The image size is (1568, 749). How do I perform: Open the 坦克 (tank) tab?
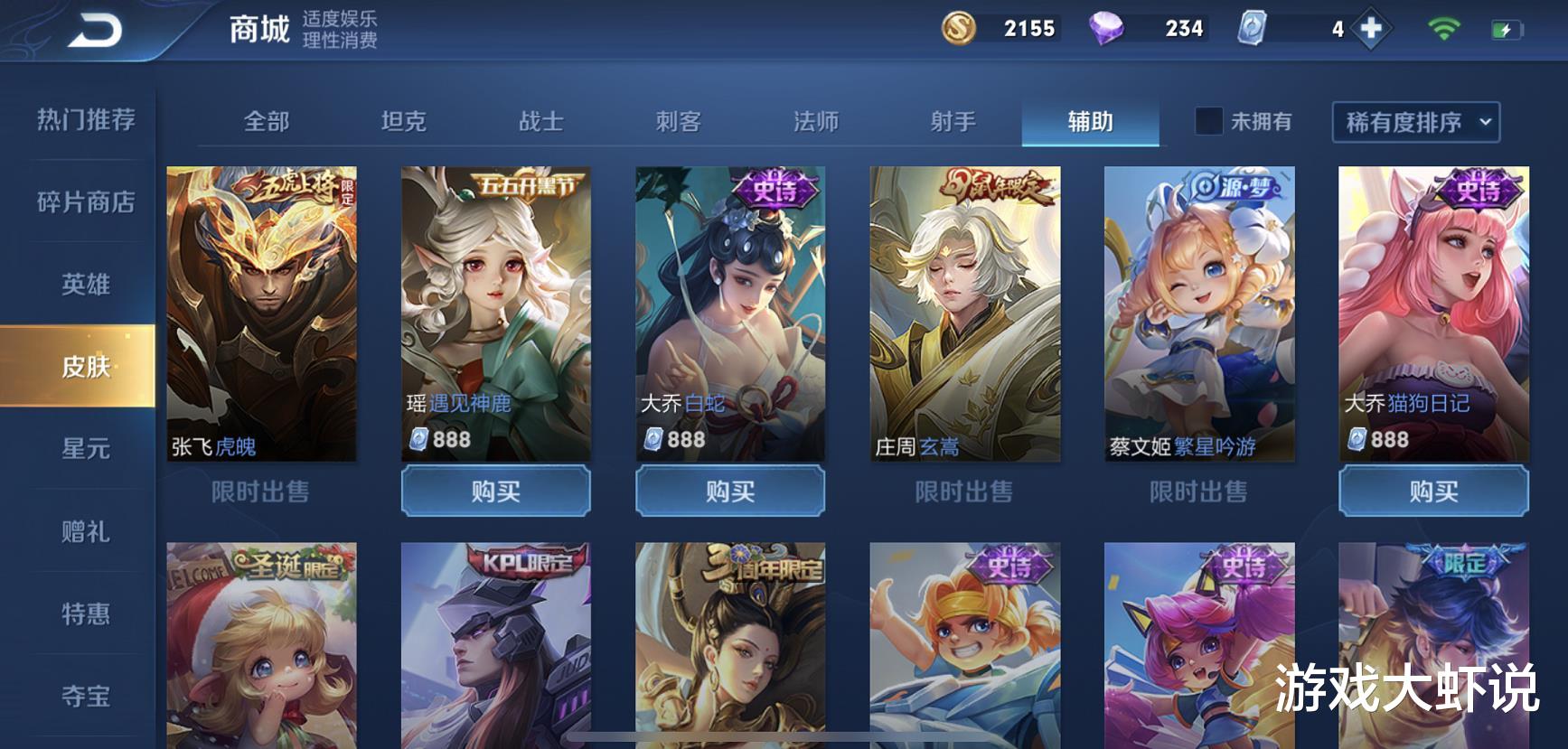pos(404,120)
